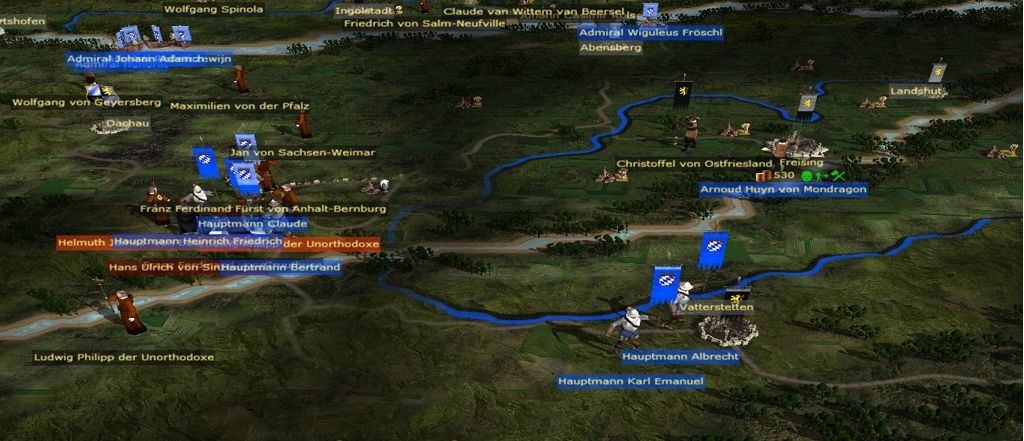Select Wolfgang Spinola's name label

tap(213, 9)
